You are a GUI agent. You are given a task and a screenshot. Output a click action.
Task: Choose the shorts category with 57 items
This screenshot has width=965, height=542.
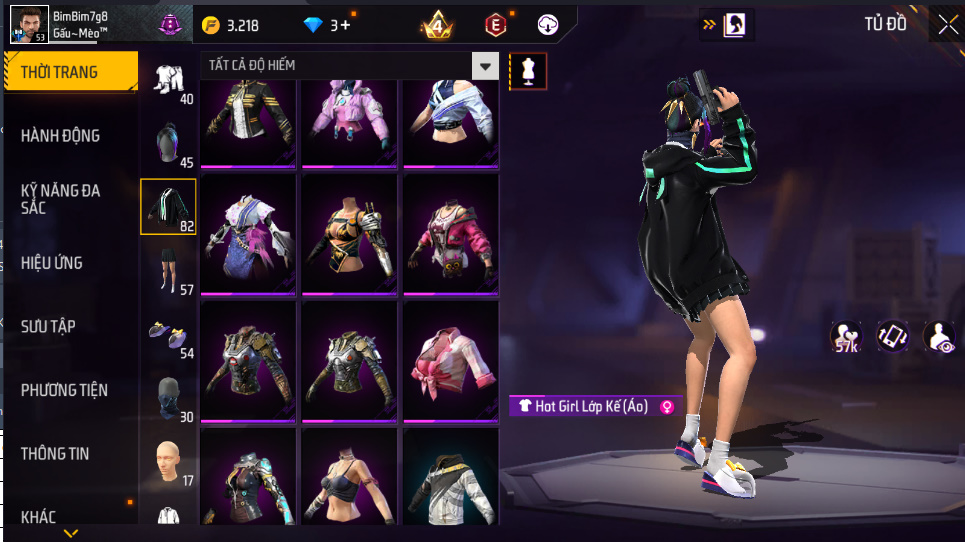coord(168,270)
